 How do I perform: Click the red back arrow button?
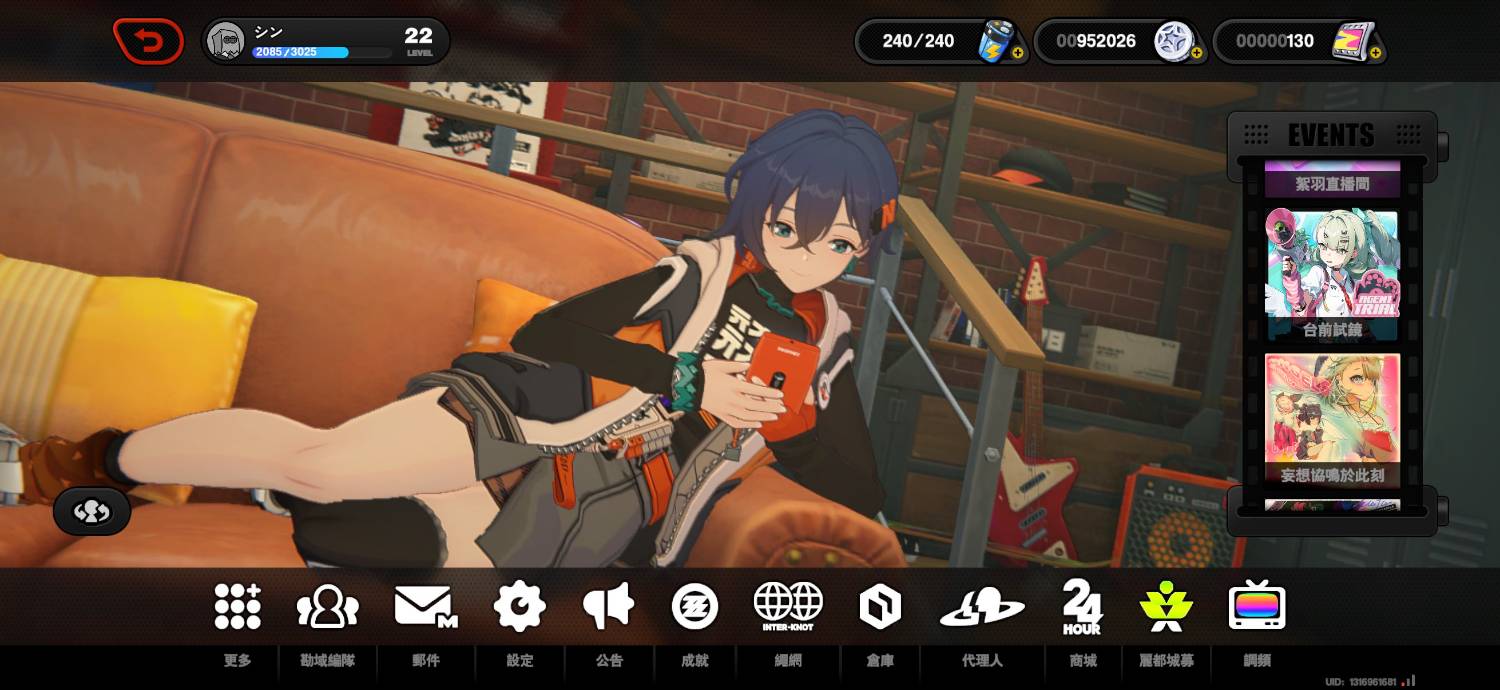pos(148,42)
